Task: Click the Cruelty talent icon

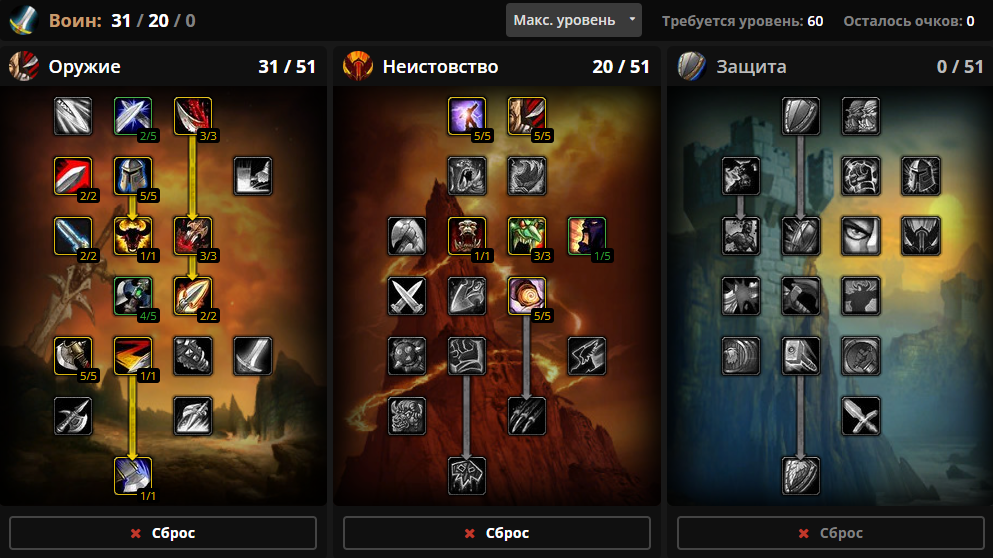Action: 527,116
